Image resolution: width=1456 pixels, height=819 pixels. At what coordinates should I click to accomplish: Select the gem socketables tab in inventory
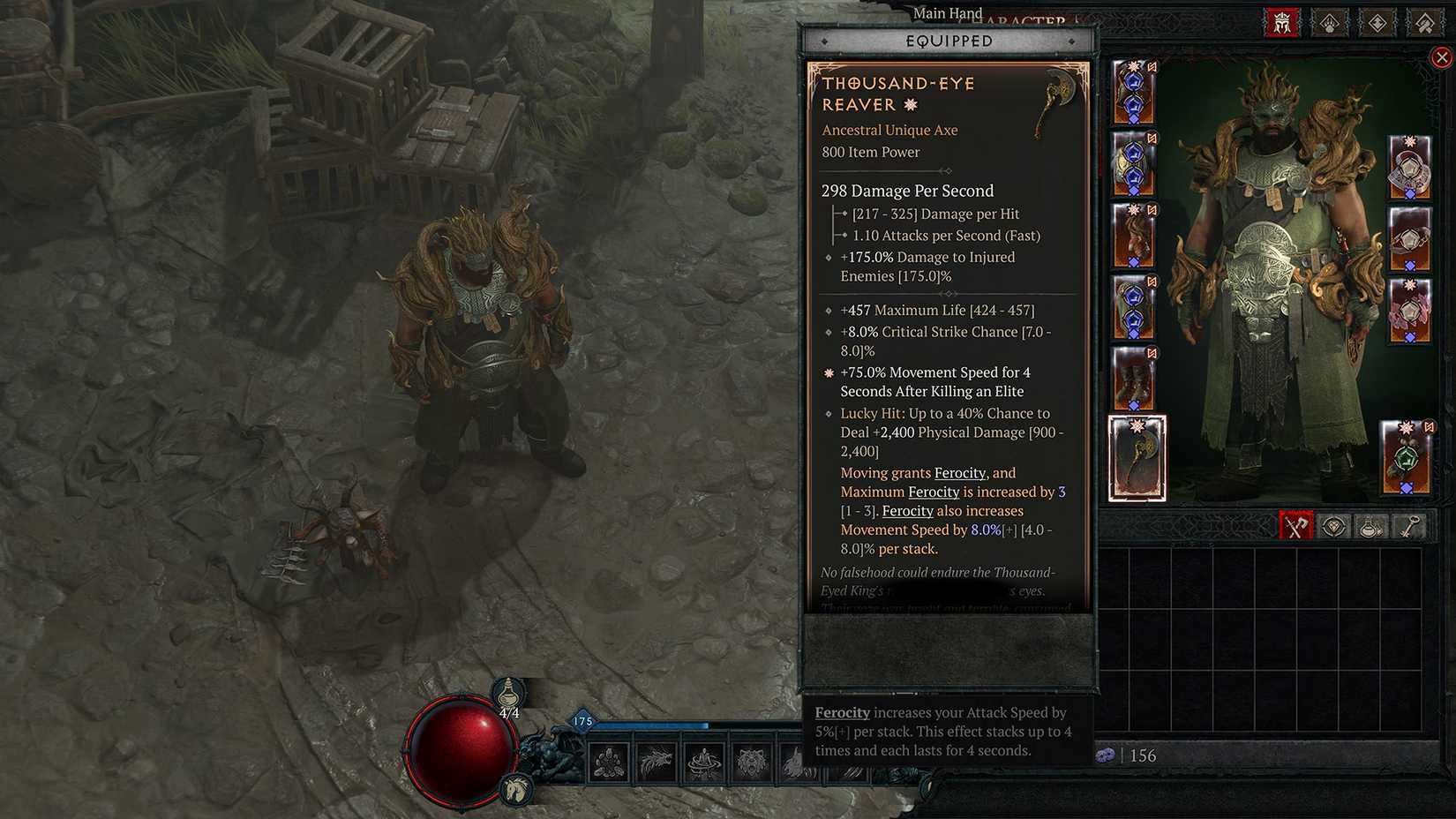(1333, 526)
